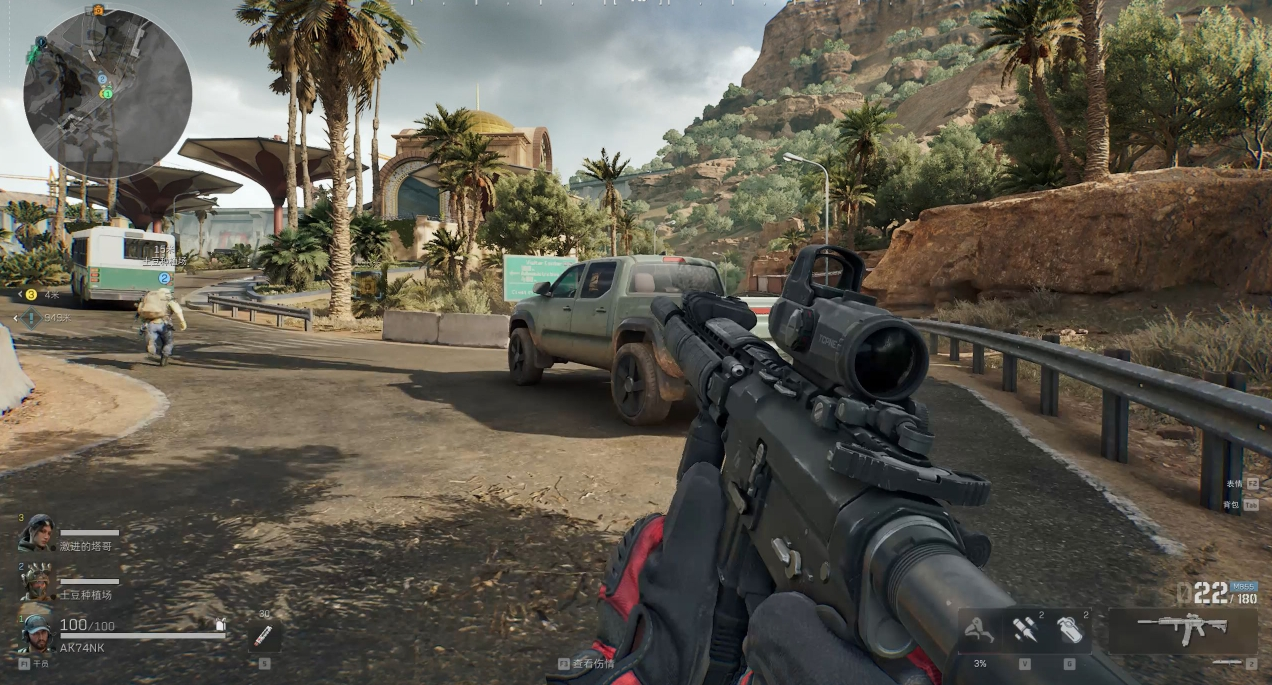The width and height of the screenshot is (1272, 685).
Task: Select teammate 土豆种植场's portrait
Action: pos(38,580)
